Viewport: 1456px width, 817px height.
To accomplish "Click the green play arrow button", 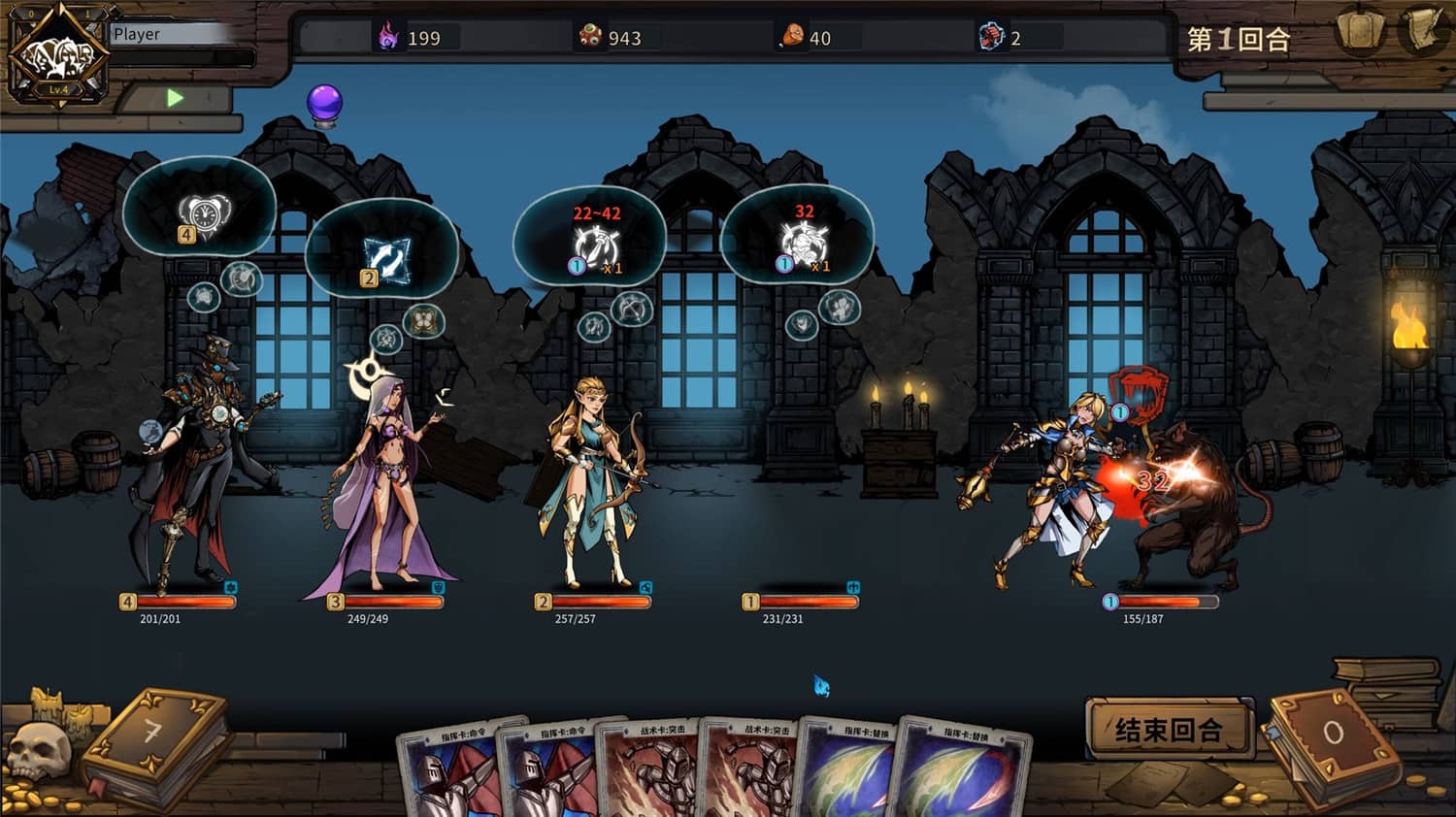I will point(175,98).
